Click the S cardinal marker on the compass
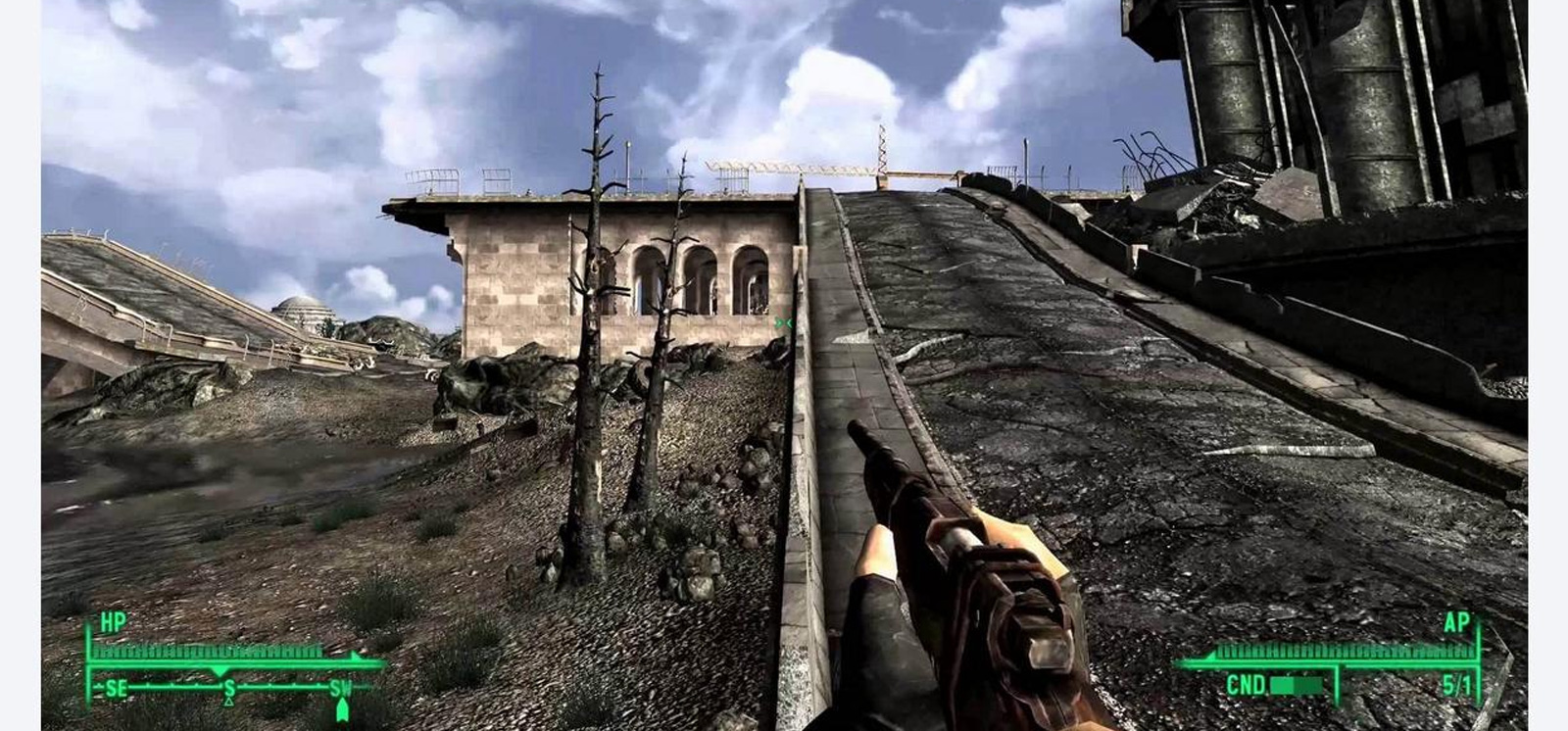The height and width of the screenshot is (731, 1568). click(229, 689)
